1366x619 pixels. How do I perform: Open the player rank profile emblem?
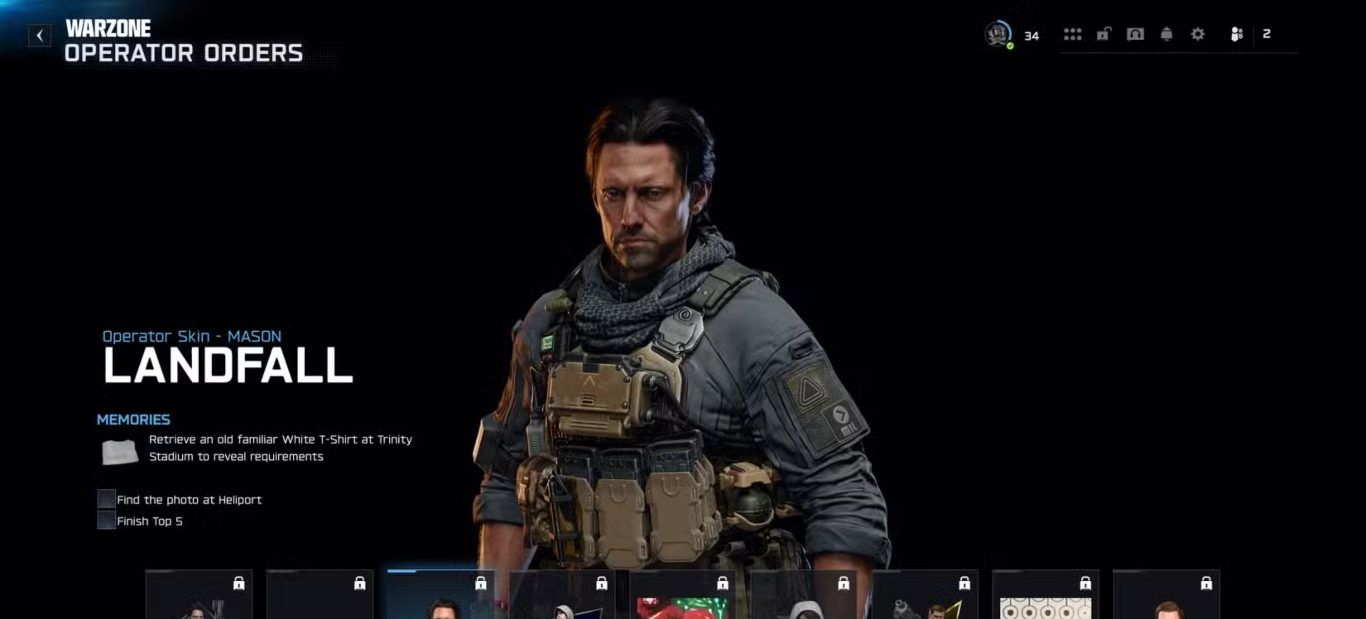click(x=998, y=35)
